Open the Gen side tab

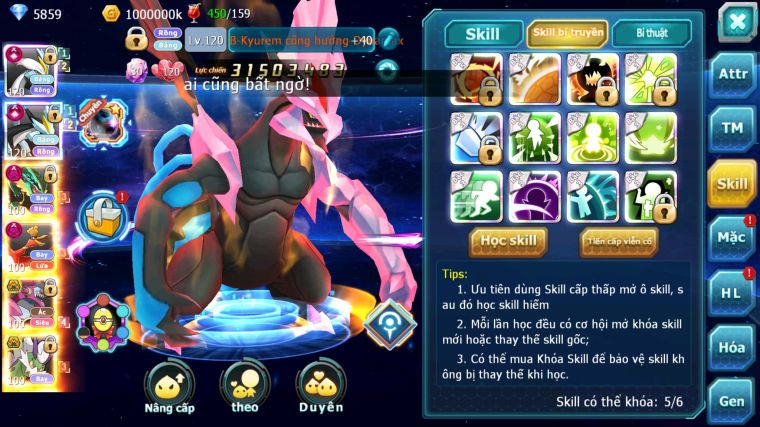tap(731, 401)
